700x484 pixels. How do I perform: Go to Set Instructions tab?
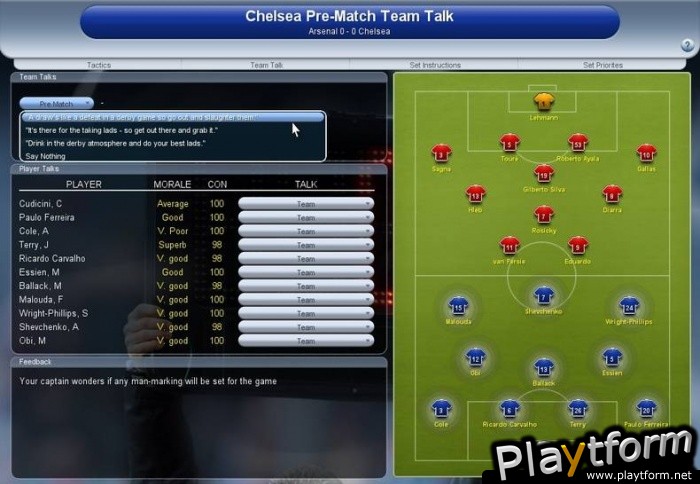click(435, 65)
